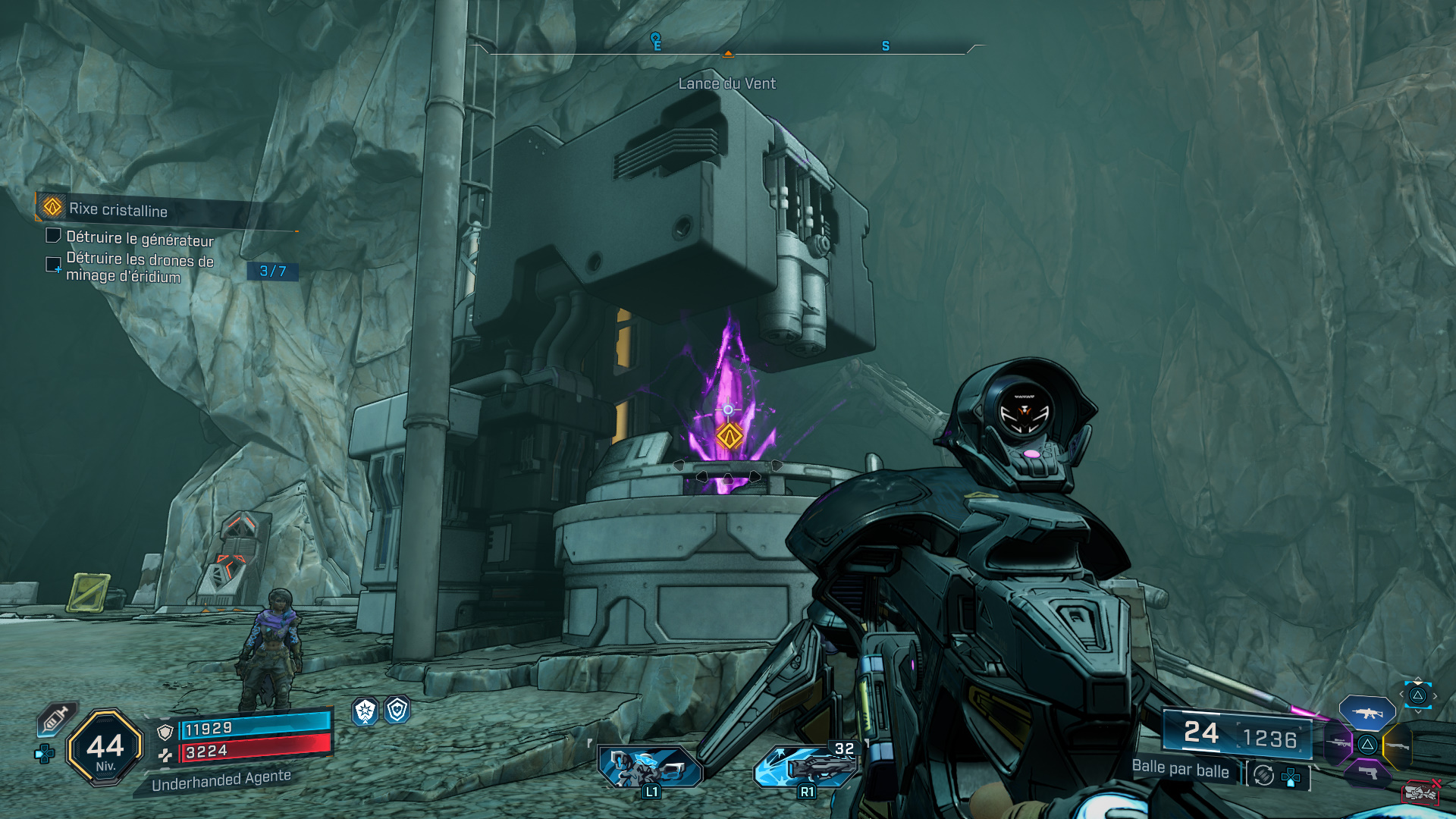
Task: Select the equipped assault rifle slot
Action: tap(1367, 714)
